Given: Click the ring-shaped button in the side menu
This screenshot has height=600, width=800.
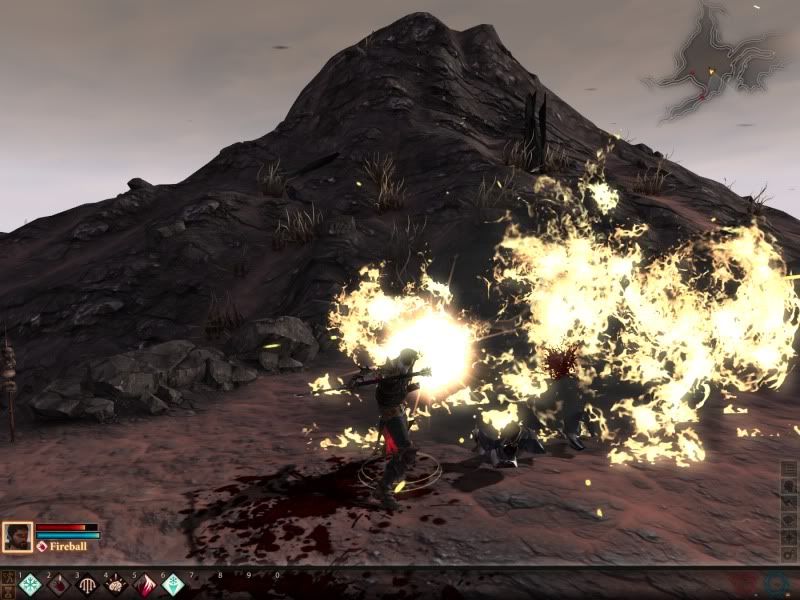Looking at the screenshot, I should (x=790, y=553).
